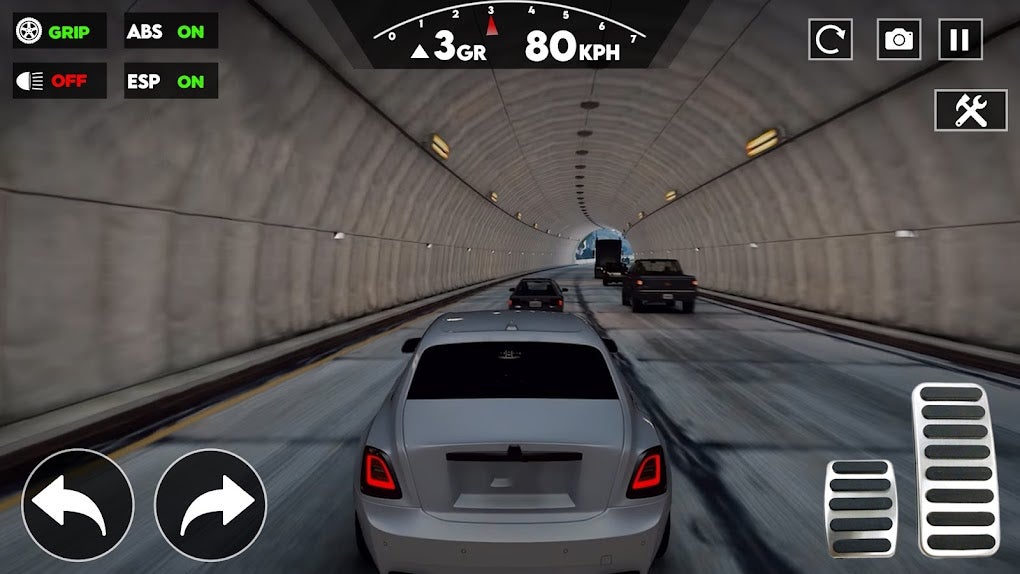Hit the tall accelerator pedal
This screenshot has height=574, width=1020.
tap(955, 469)
